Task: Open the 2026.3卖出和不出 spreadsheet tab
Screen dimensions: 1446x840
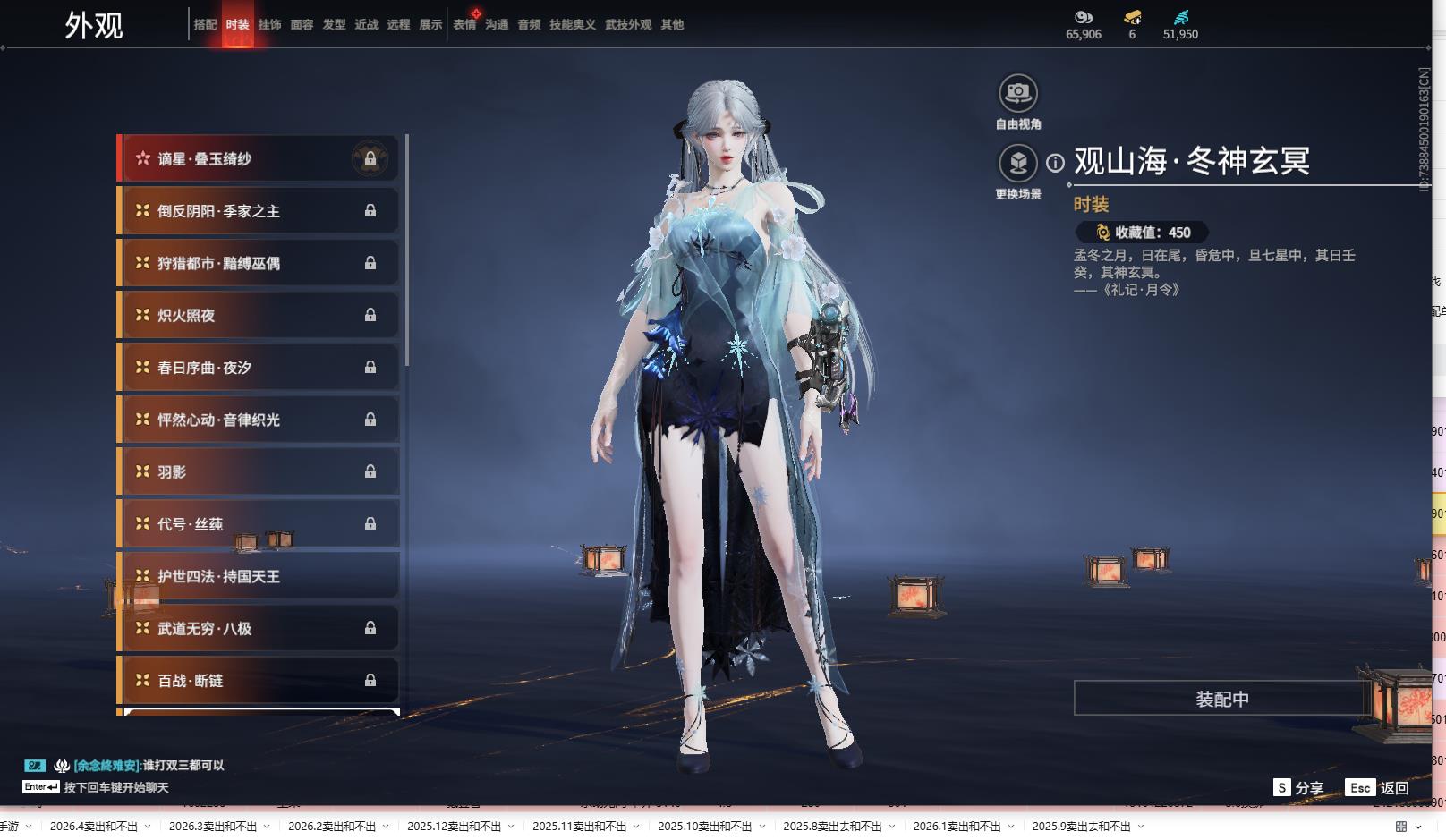Action: tap(213, 827)
